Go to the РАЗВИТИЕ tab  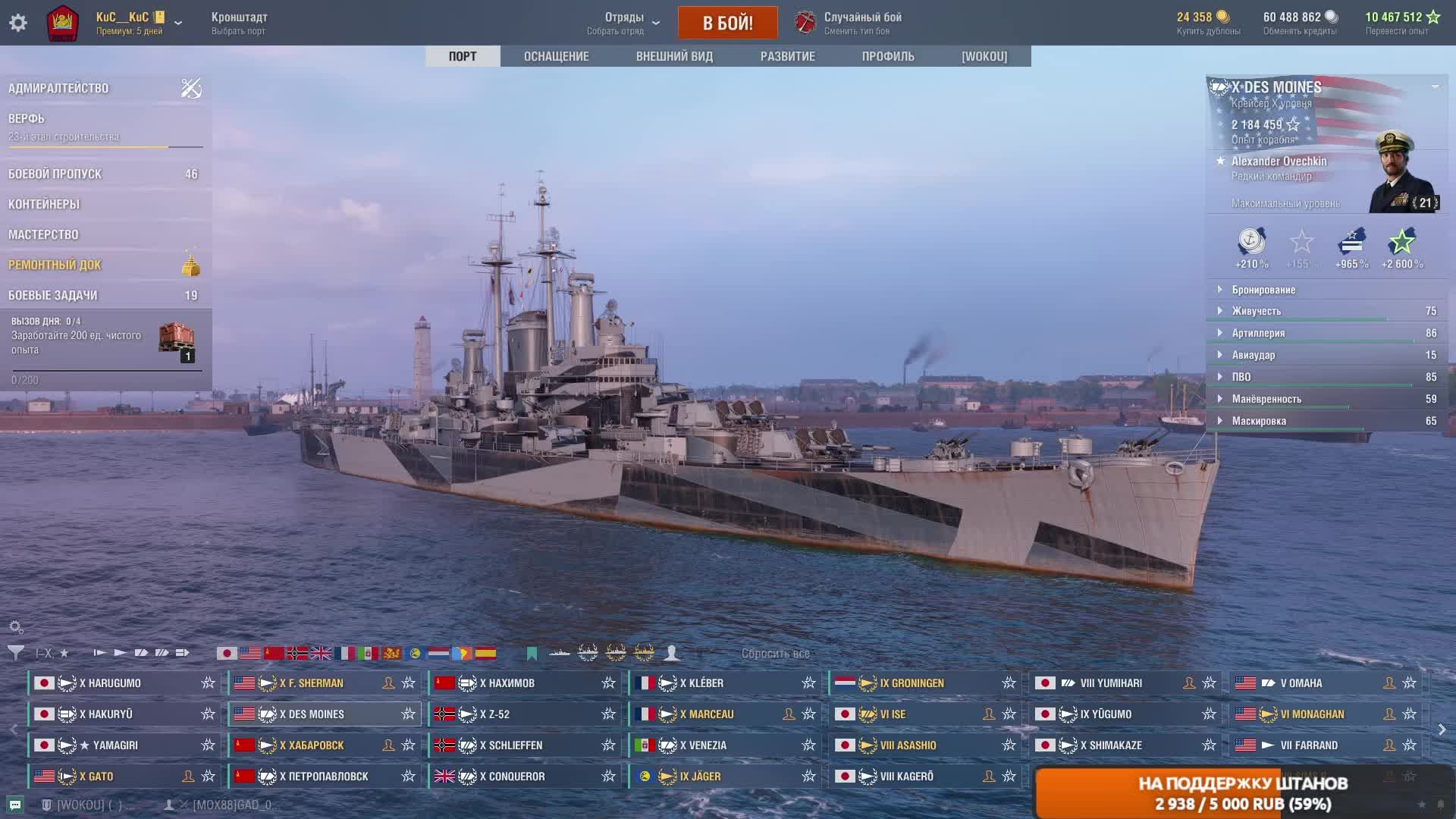tap(787, 56)
